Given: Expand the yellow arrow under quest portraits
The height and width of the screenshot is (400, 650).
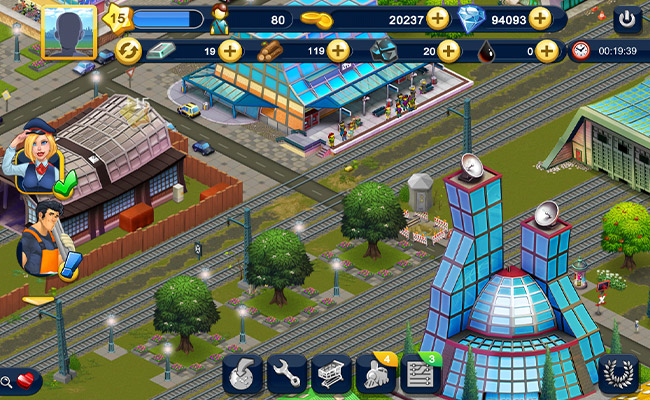Looking at the screenshot, I should 38,299.
